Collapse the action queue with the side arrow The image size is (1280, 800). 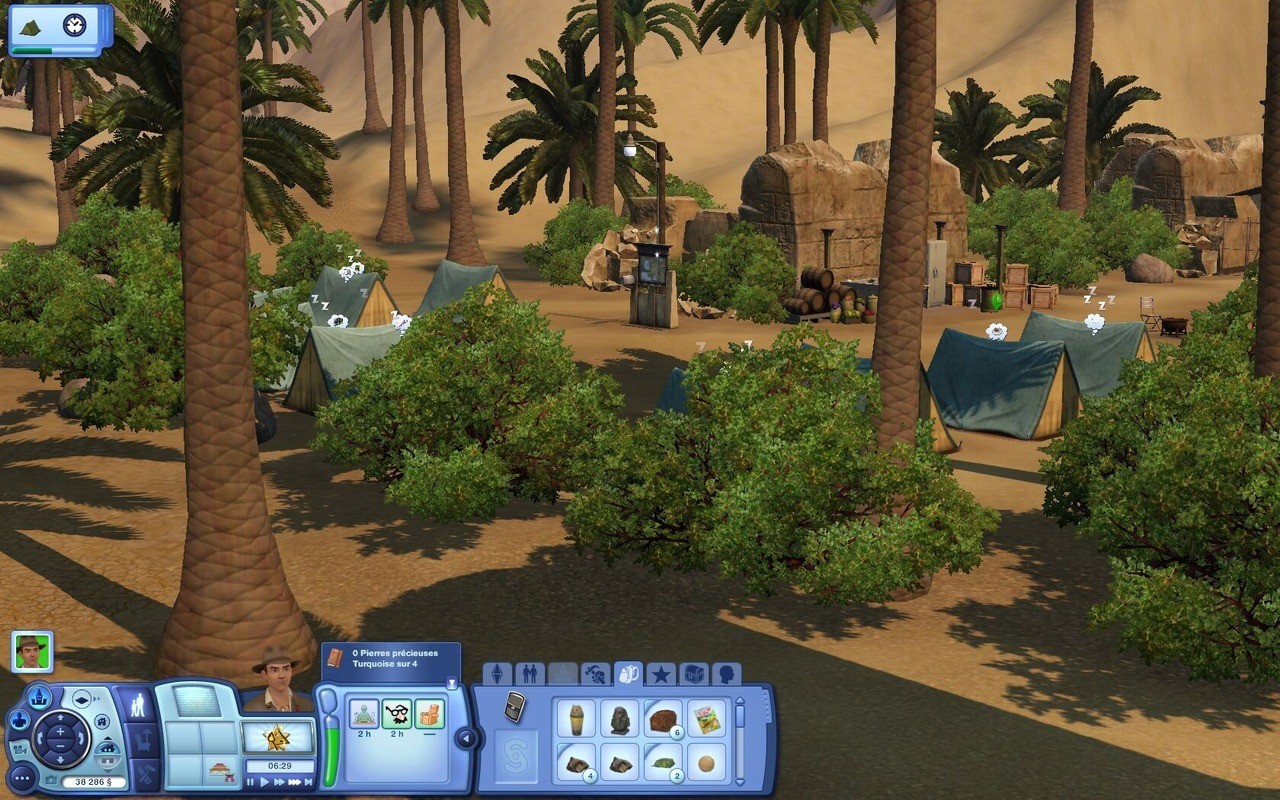[466, 736]
